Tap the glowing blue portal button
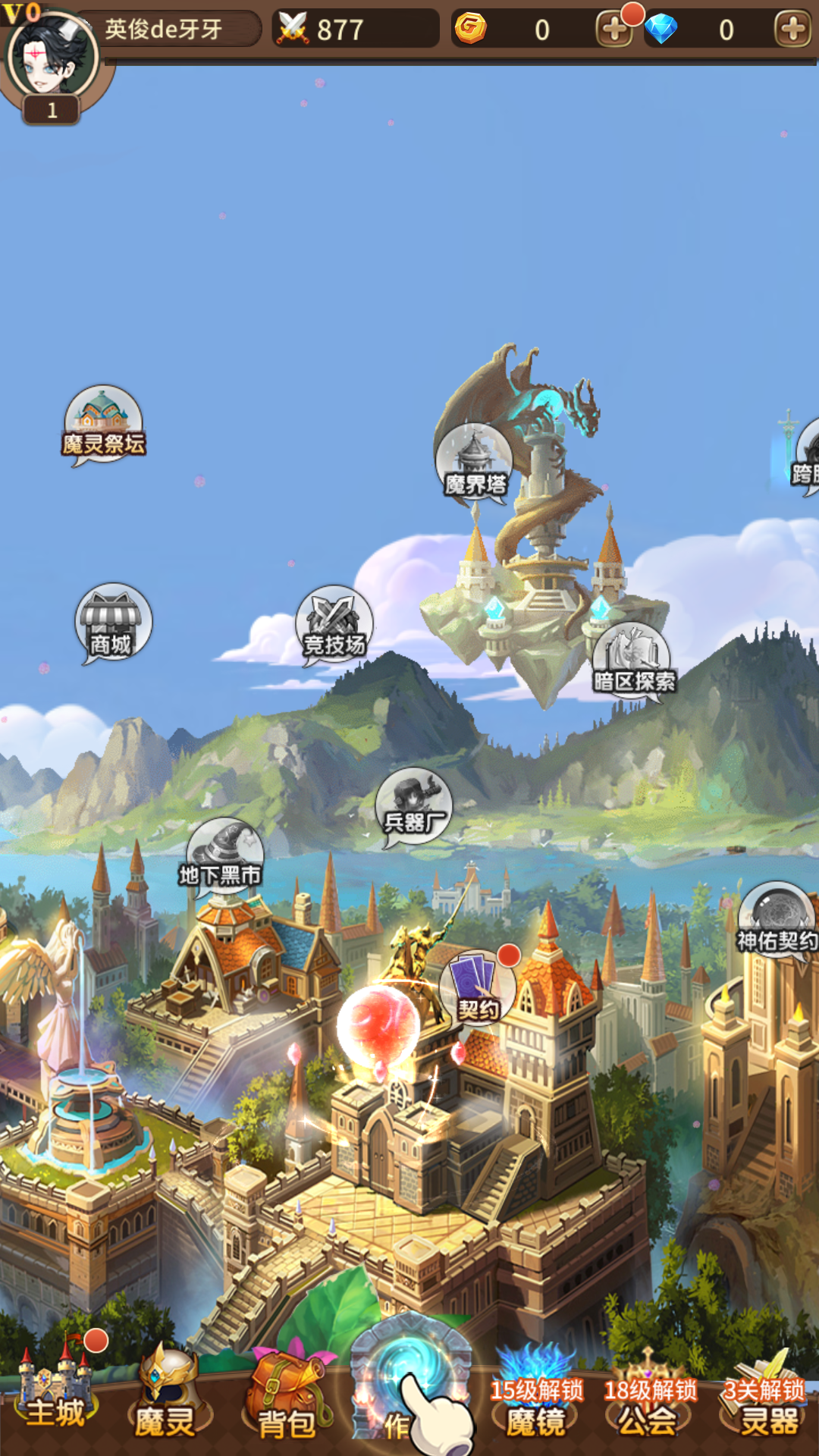Screen dimensions: 819x1456 point(410,1380)
